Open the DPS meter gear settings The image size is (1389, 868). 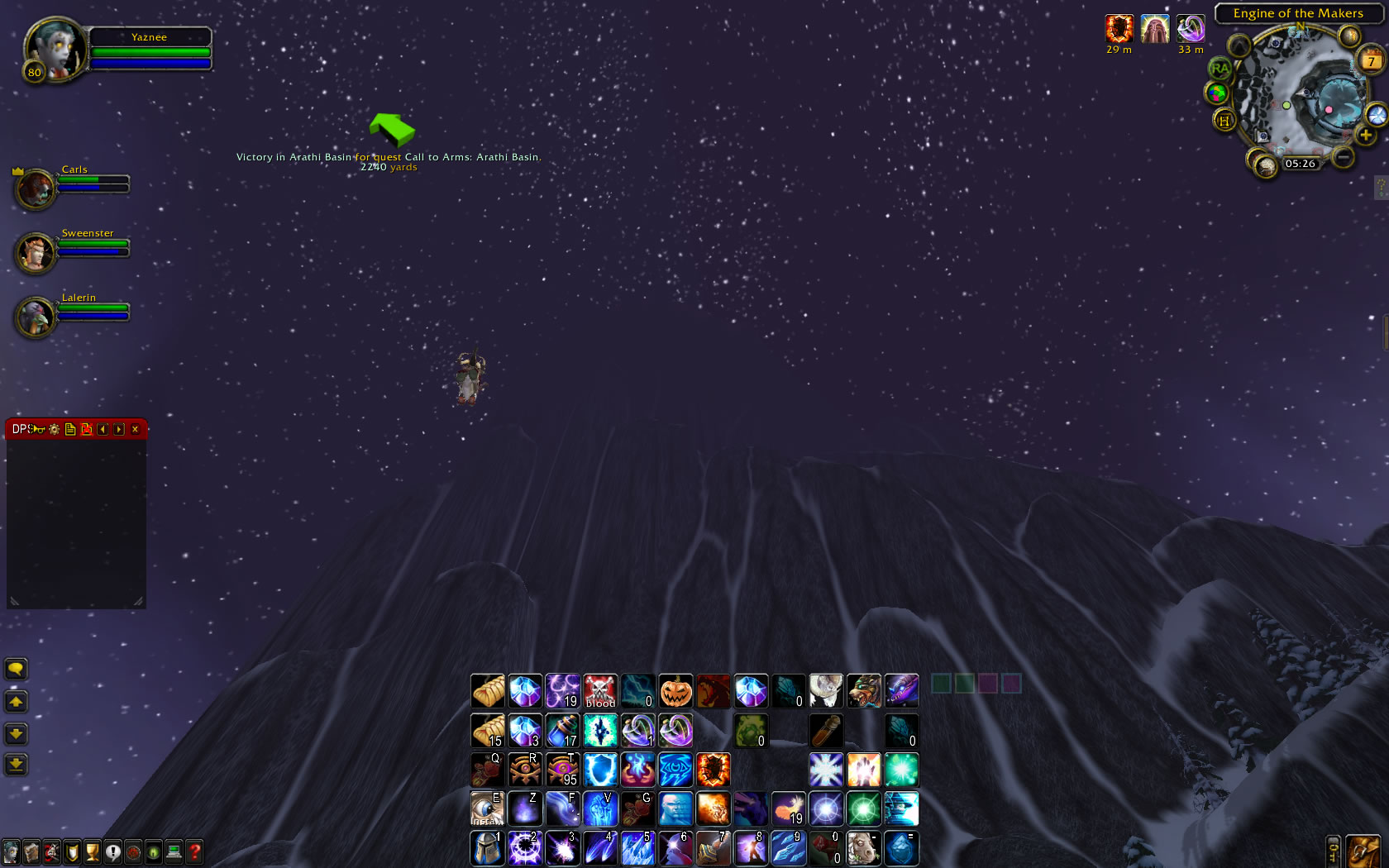click(55, 429)
